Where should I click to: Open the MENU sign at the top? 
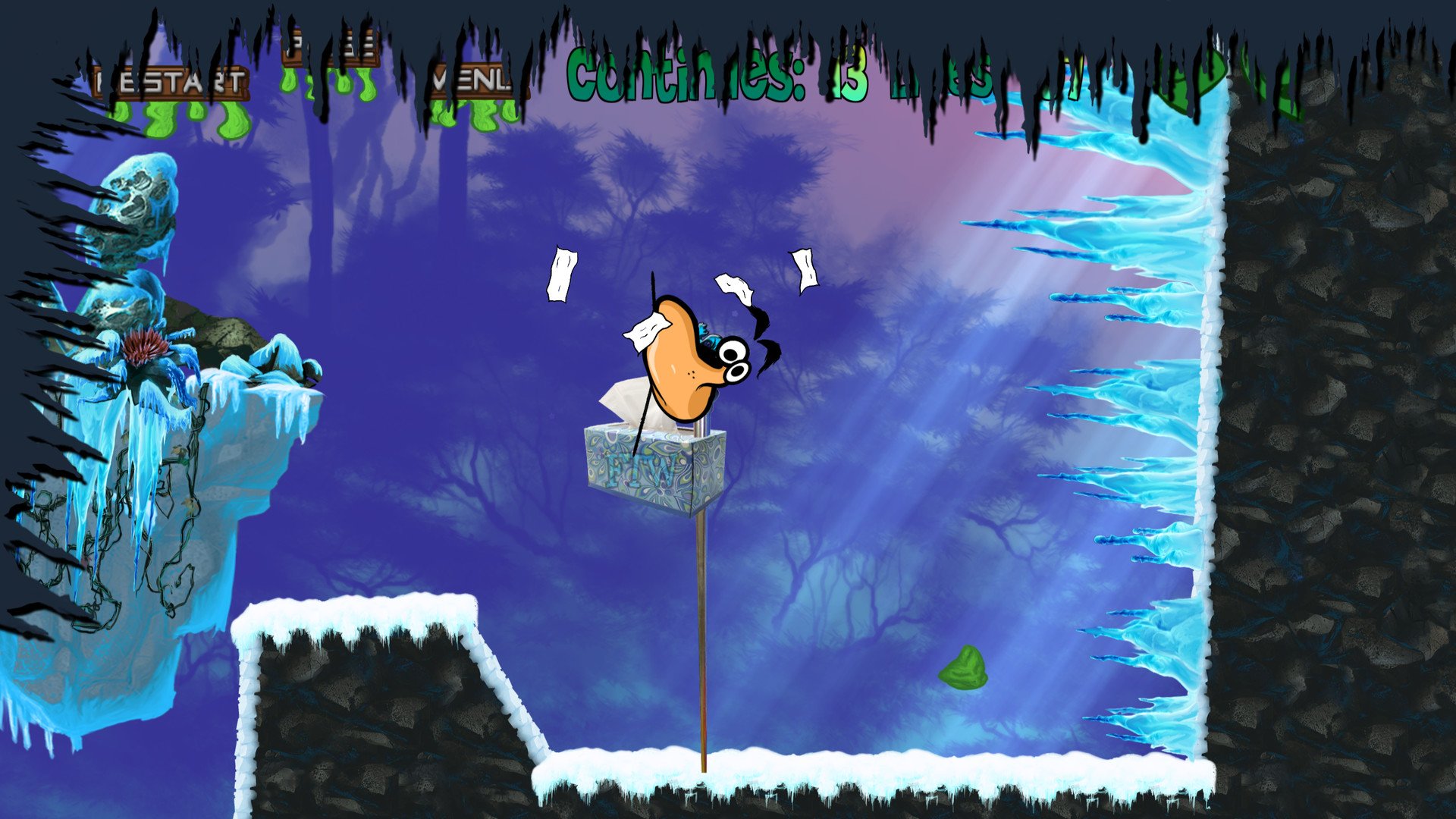[470, 76]
